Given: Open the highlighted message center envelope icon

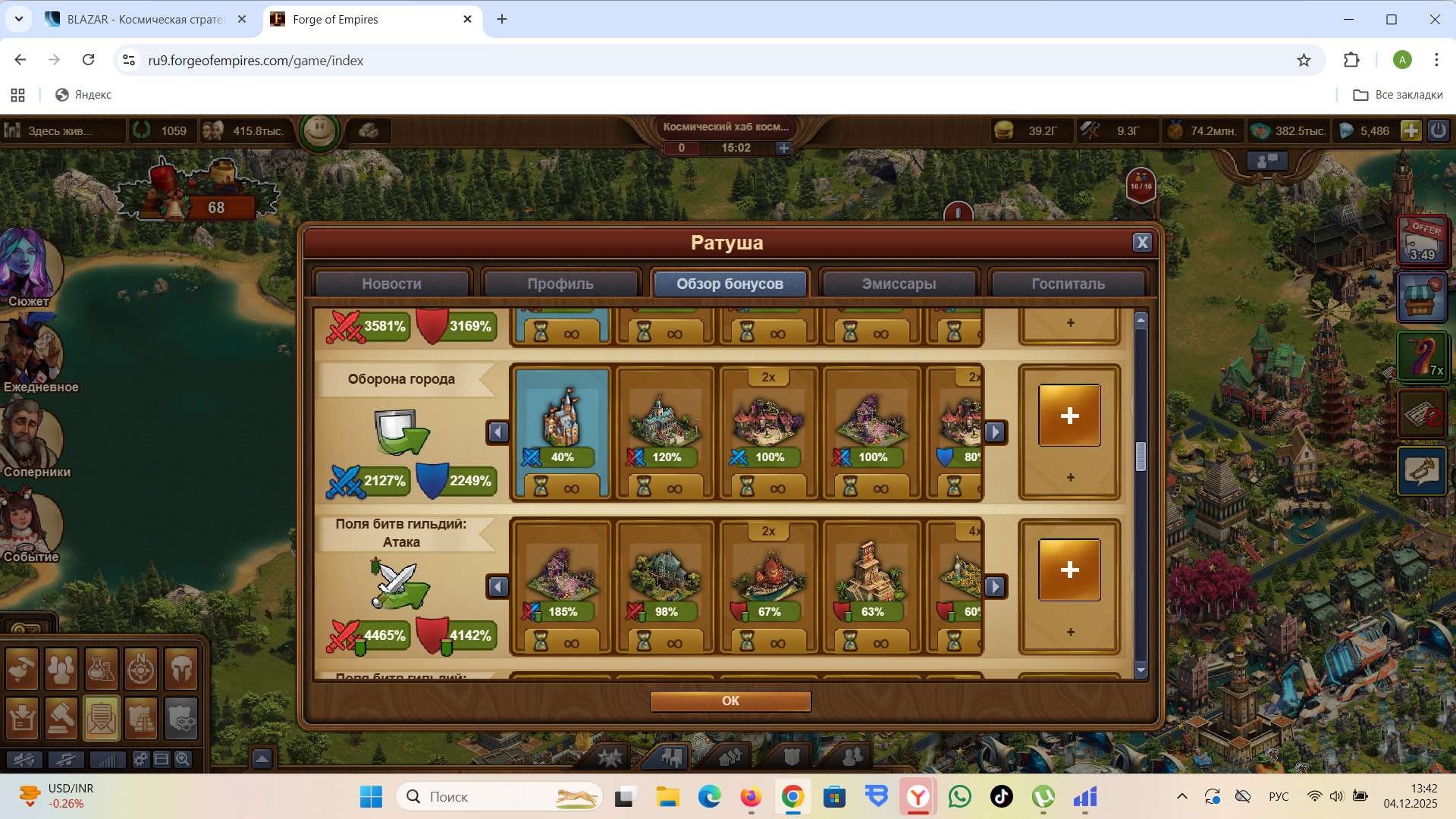Looking at the screenshot, I should pyautogui.click(x=102, y=718).
